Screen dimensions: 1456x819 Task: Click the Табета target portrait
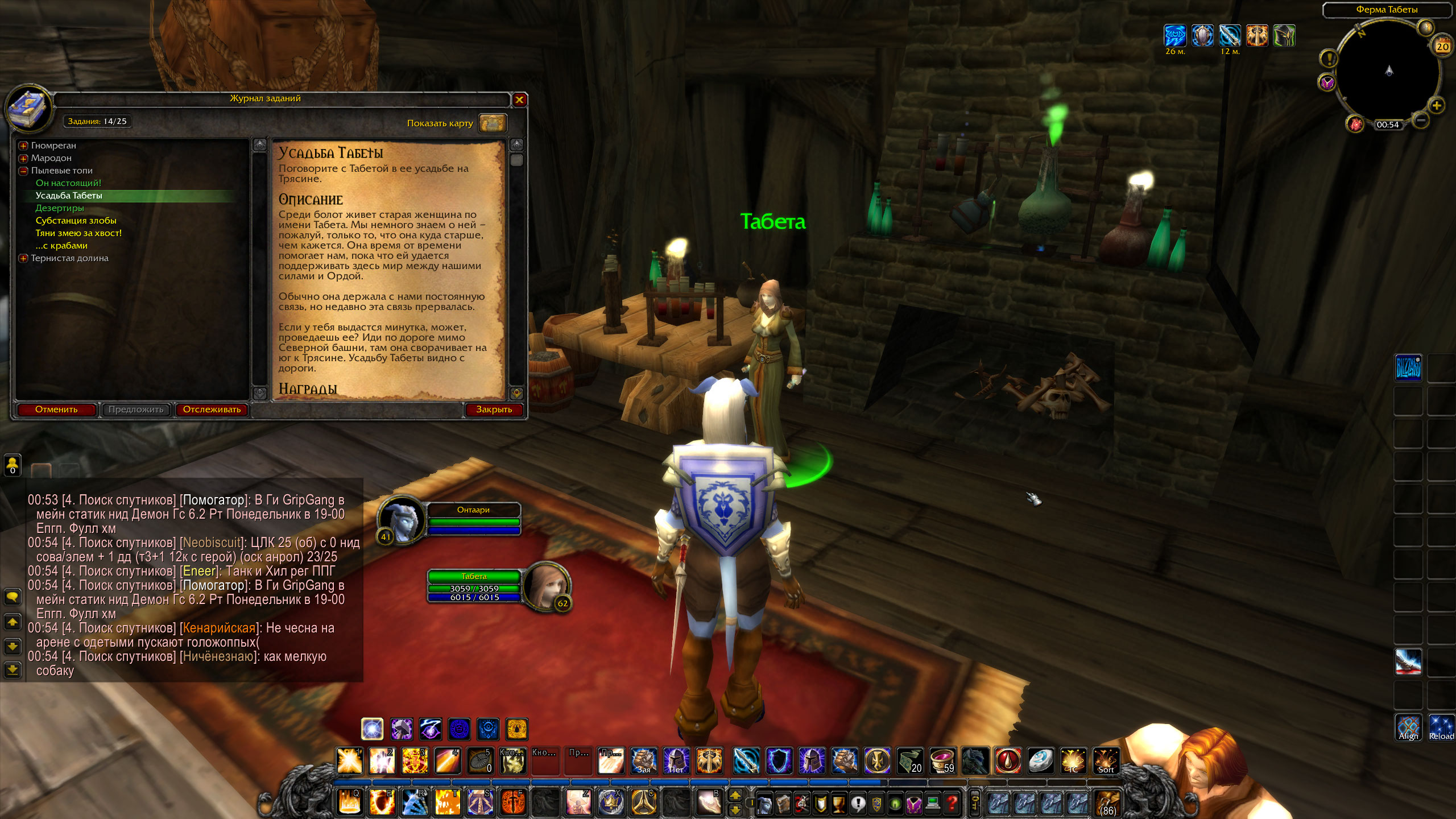click(545, 586)
